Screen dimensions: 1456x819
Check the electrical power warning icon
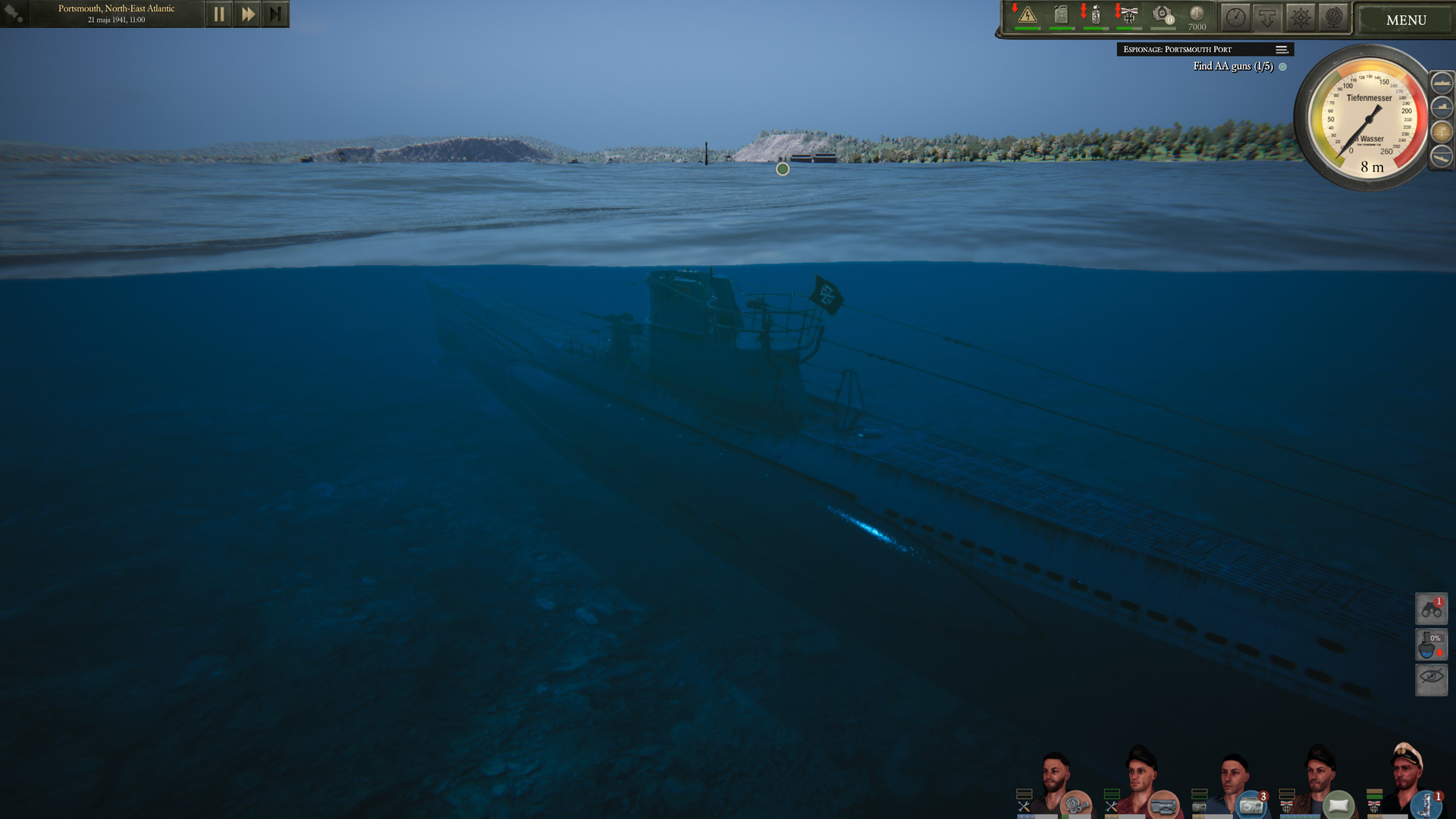[x=1028, y=15]
